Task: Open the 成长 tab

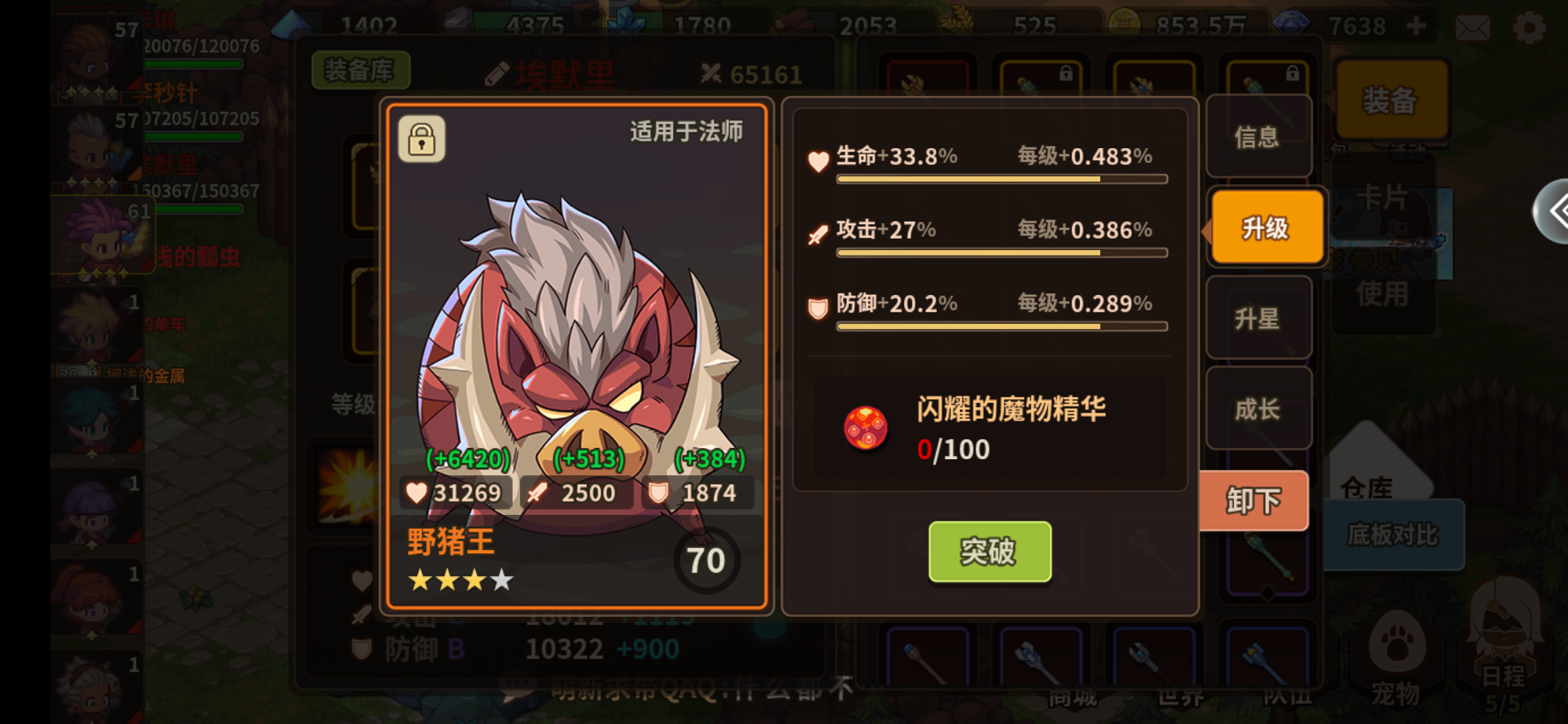Action: (1258, 408)
